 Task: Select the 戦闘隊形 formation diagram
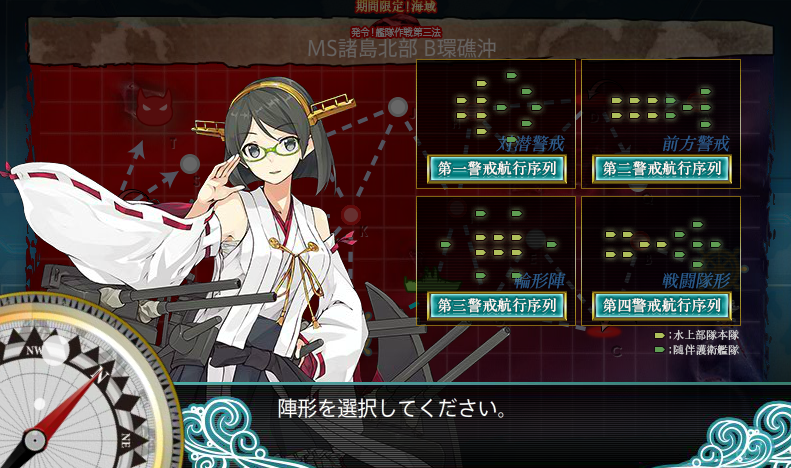pyautogui.click(x=661, y=241)
